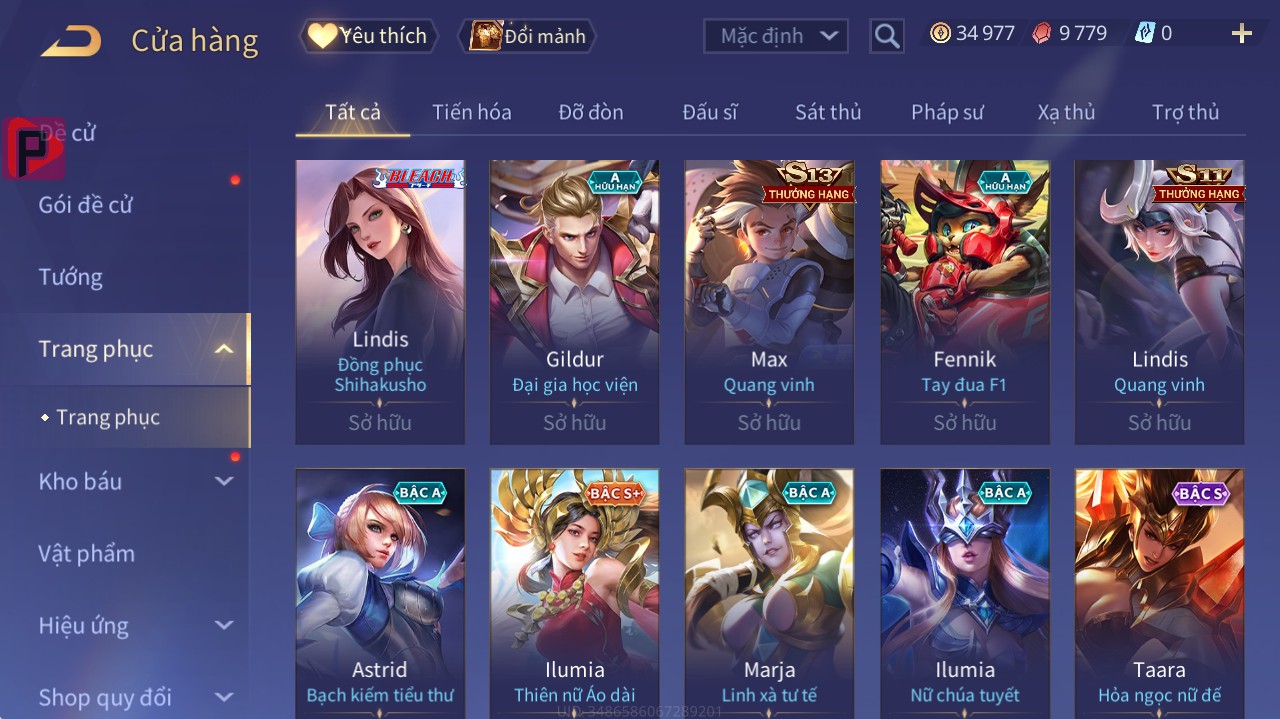This screenshot has height=719, width=1280.
Task: Choose the Trợ thủ tab
Action: pos(1185,112)
